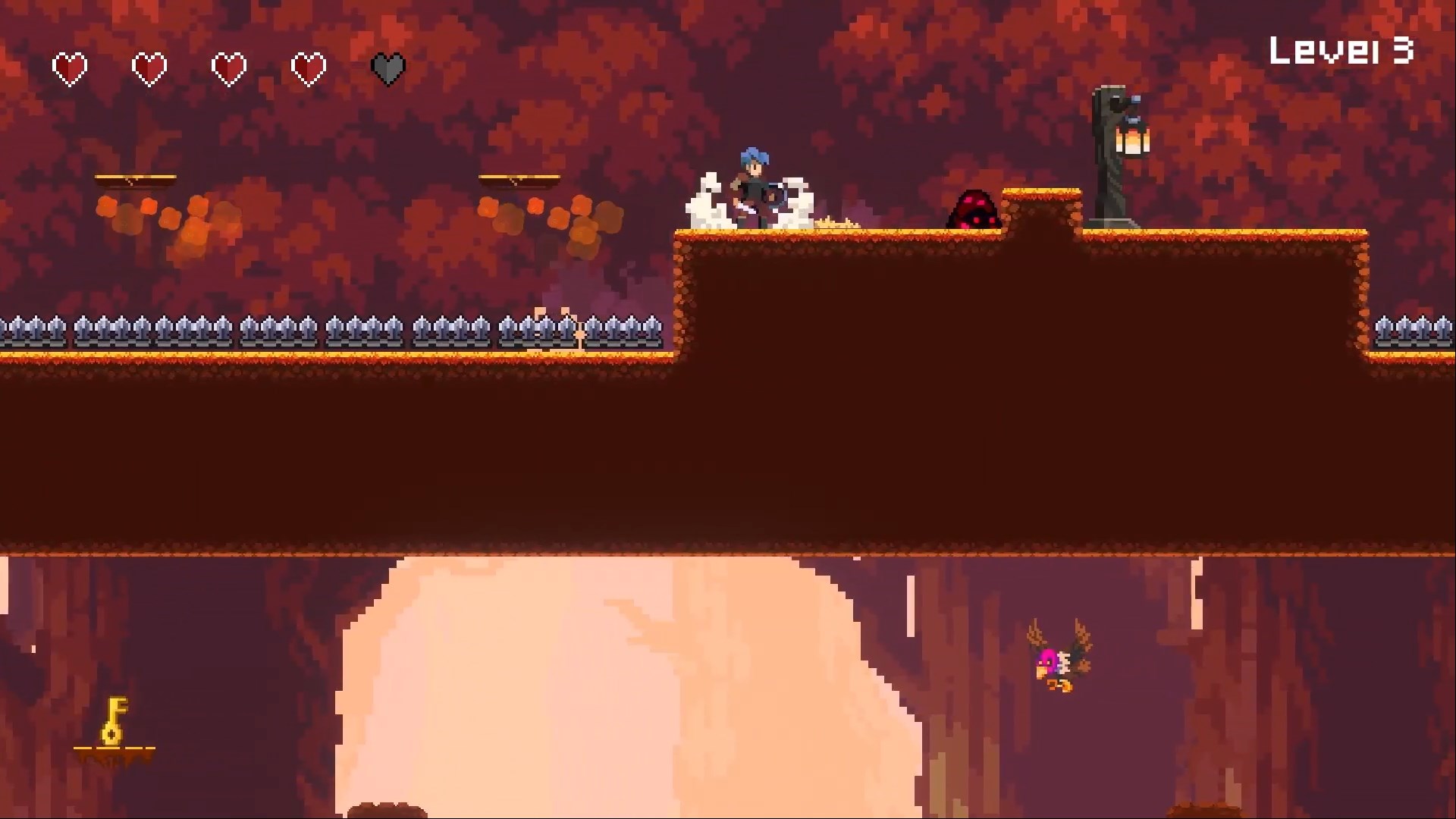1456x819 pixels.
Task: Select the second heart in the health bar
Action: click(x=149, y=67)
